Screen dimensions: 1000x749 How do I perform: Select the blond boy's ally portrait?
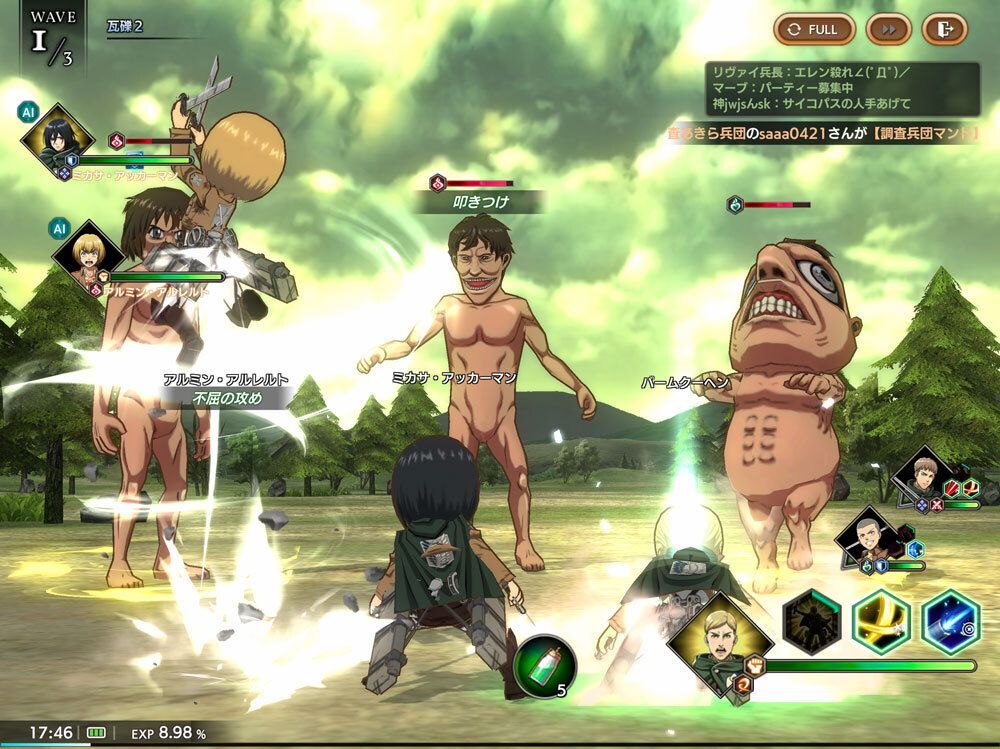click(87, 255)
